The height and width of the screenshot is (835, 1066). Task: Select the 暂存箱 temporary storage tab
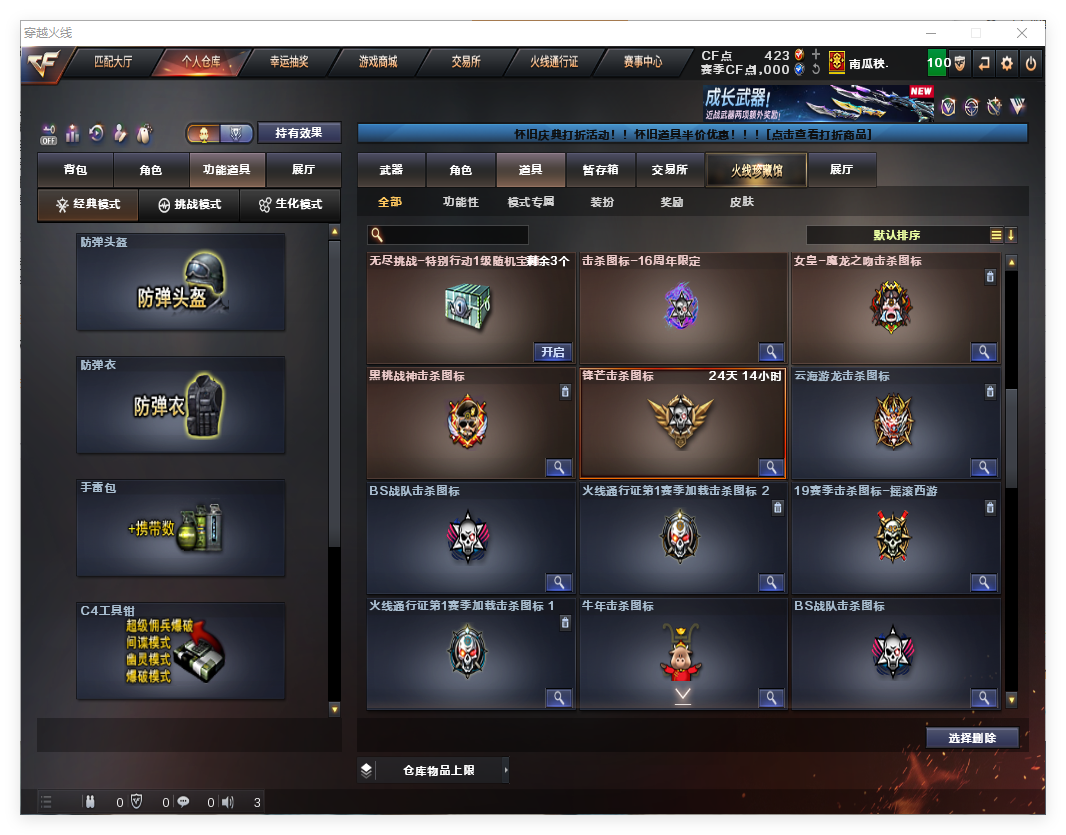pos(600,171)
